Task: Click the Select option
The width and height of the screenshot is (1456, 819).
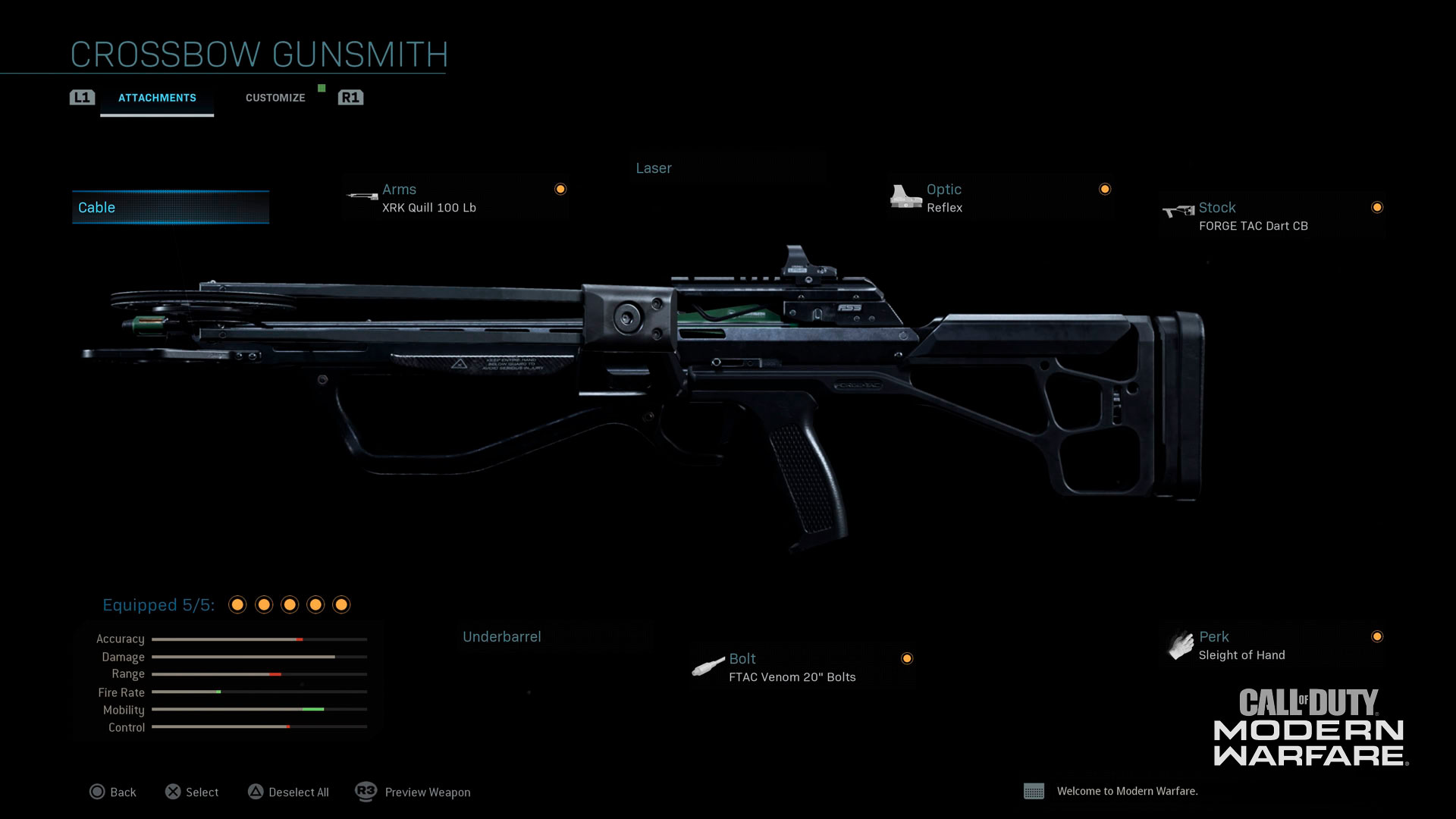Action: 192,792
